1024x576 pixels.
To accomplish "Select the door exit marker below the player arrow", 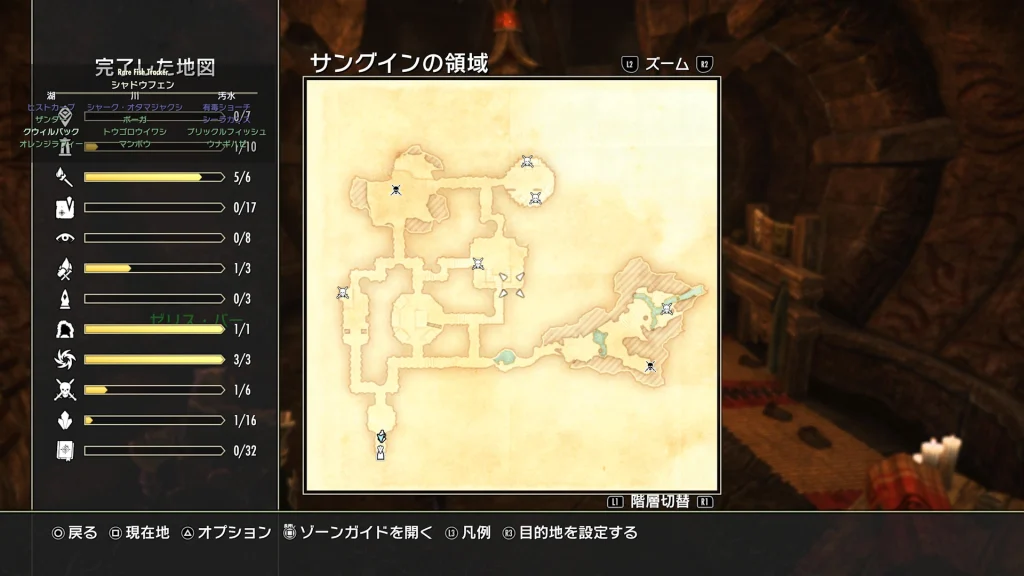I will pos(381,453).
